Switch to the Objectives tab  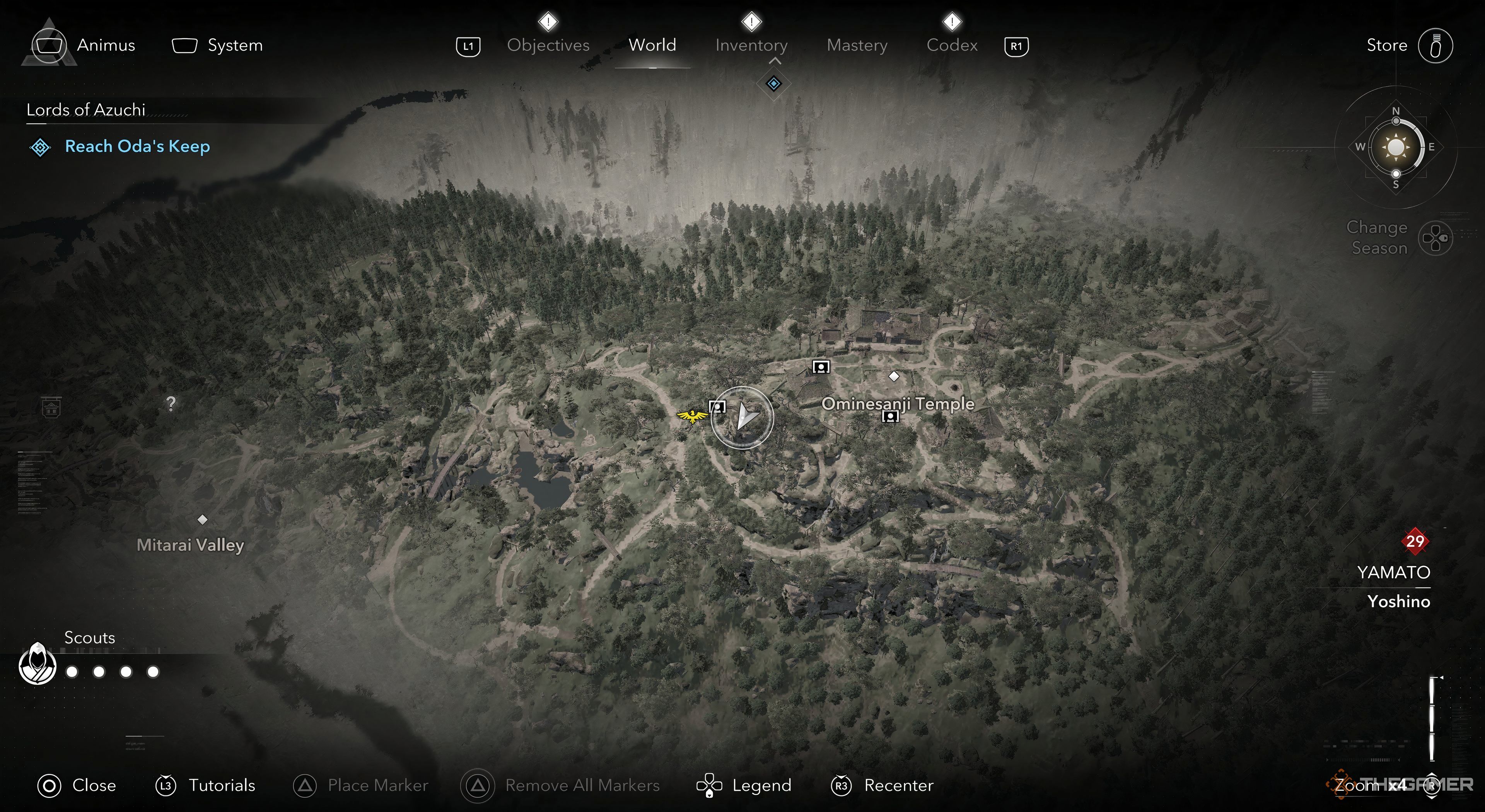tap(548, 45)
